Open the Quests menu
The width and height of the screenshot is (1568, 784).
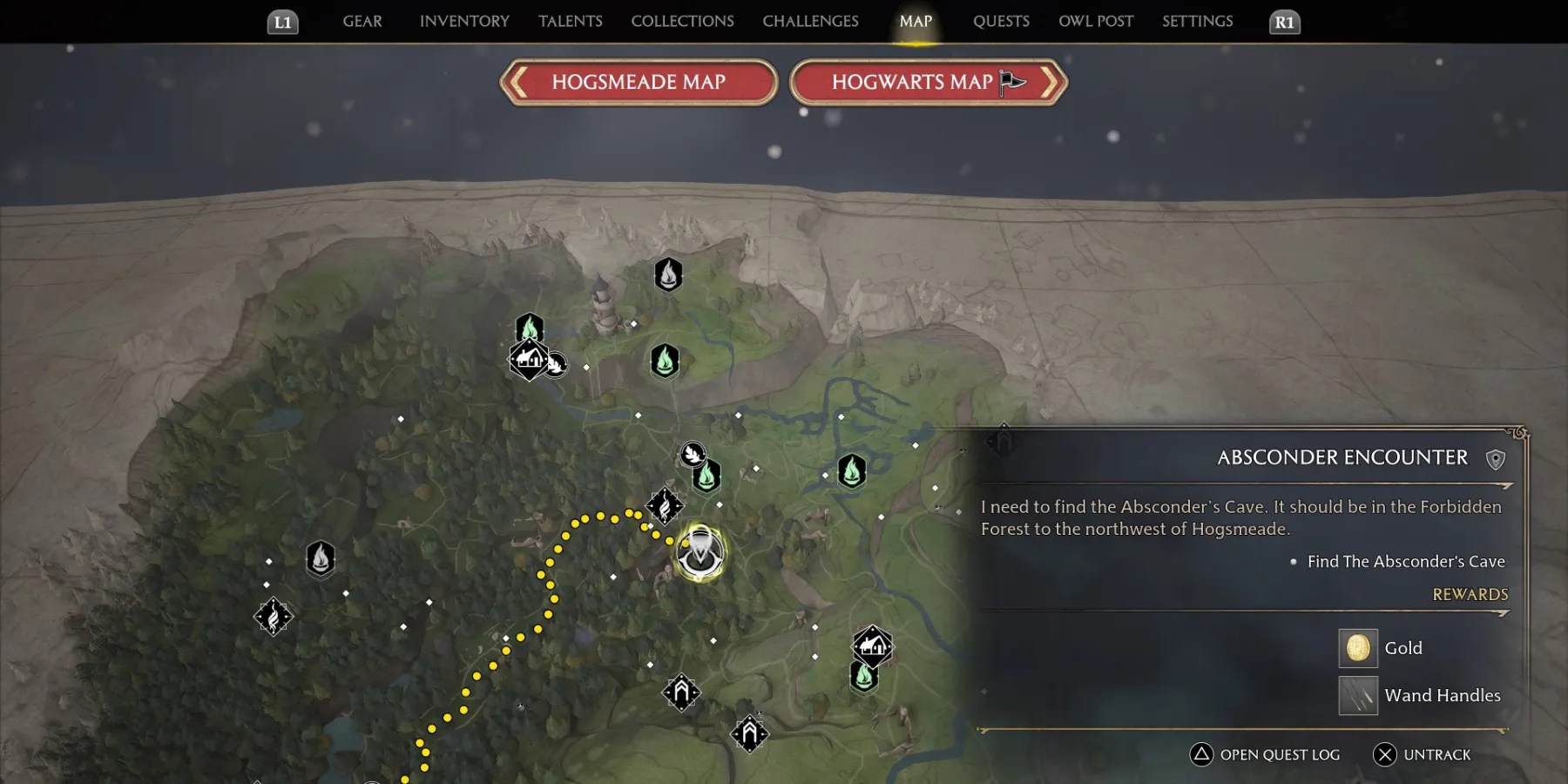(1000, 21)
